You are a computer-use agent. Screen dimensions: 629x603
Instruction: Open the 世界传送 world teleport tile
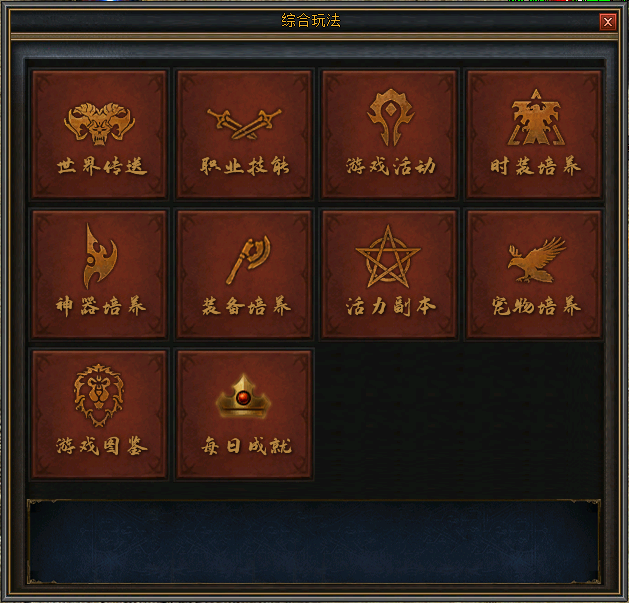coord(99,133)
